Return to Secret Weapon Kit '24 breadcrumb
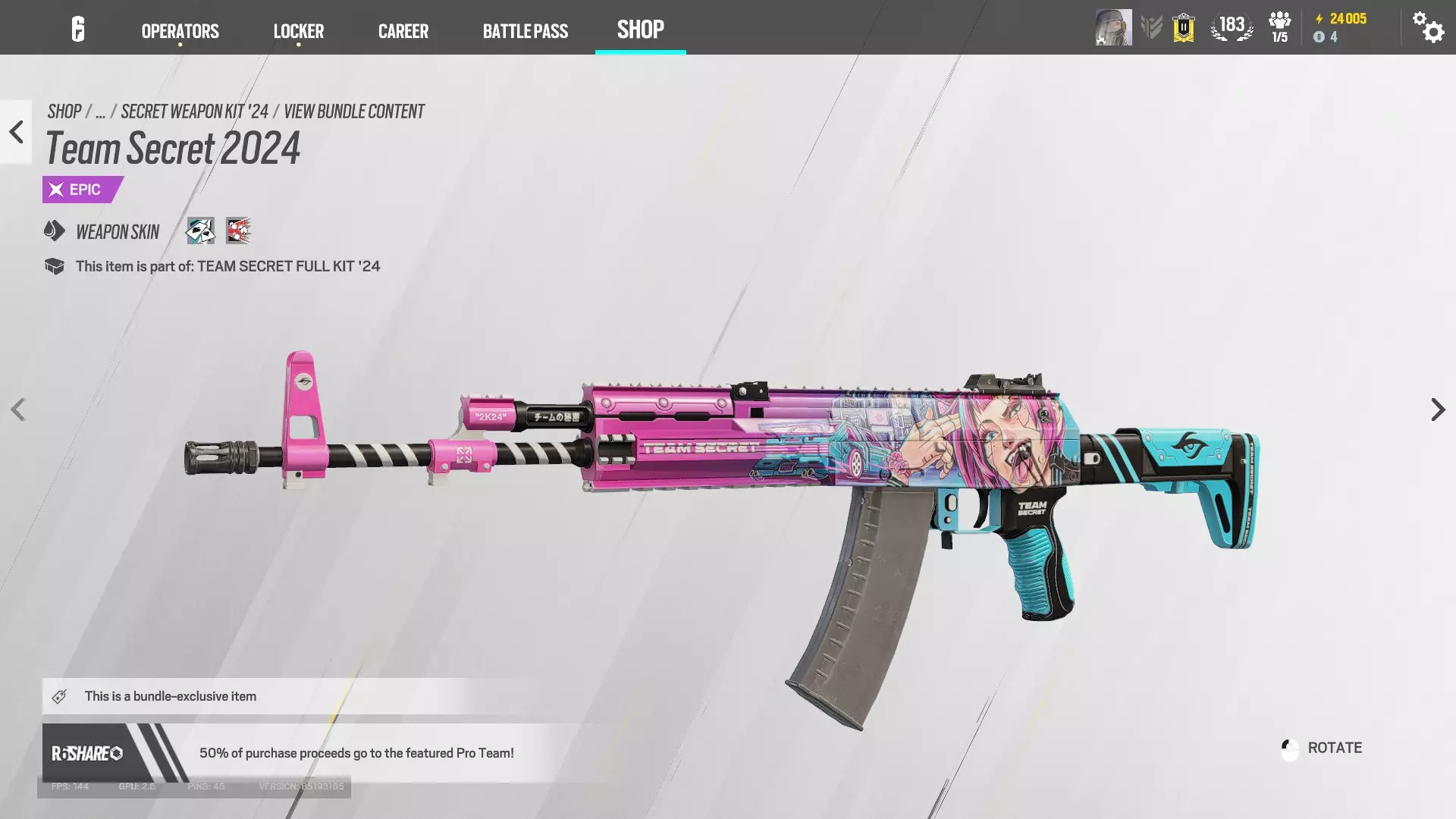This screenshot has width=1456, height=819. click(194, 111)
